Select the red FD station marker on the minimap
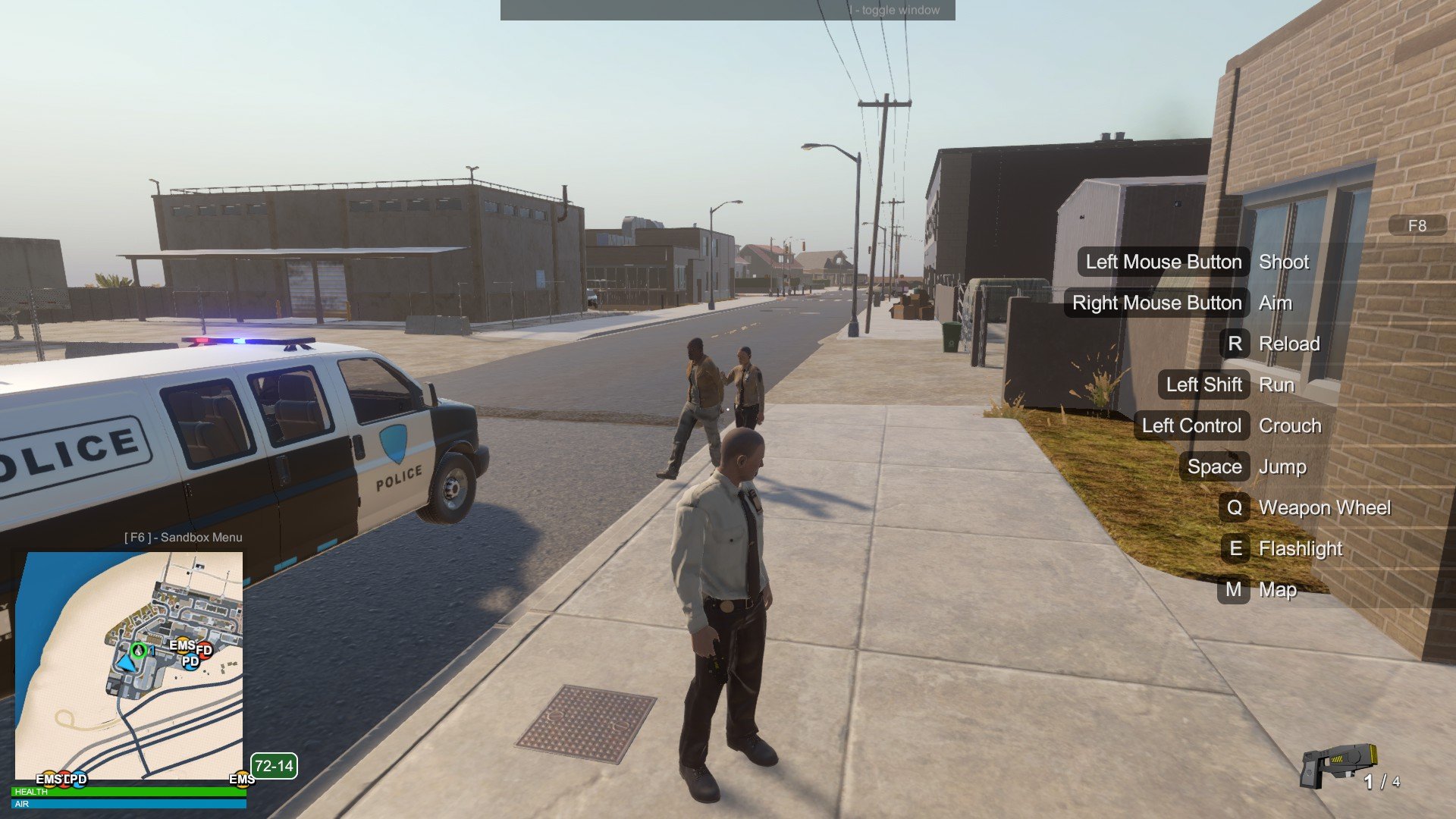 204,650
